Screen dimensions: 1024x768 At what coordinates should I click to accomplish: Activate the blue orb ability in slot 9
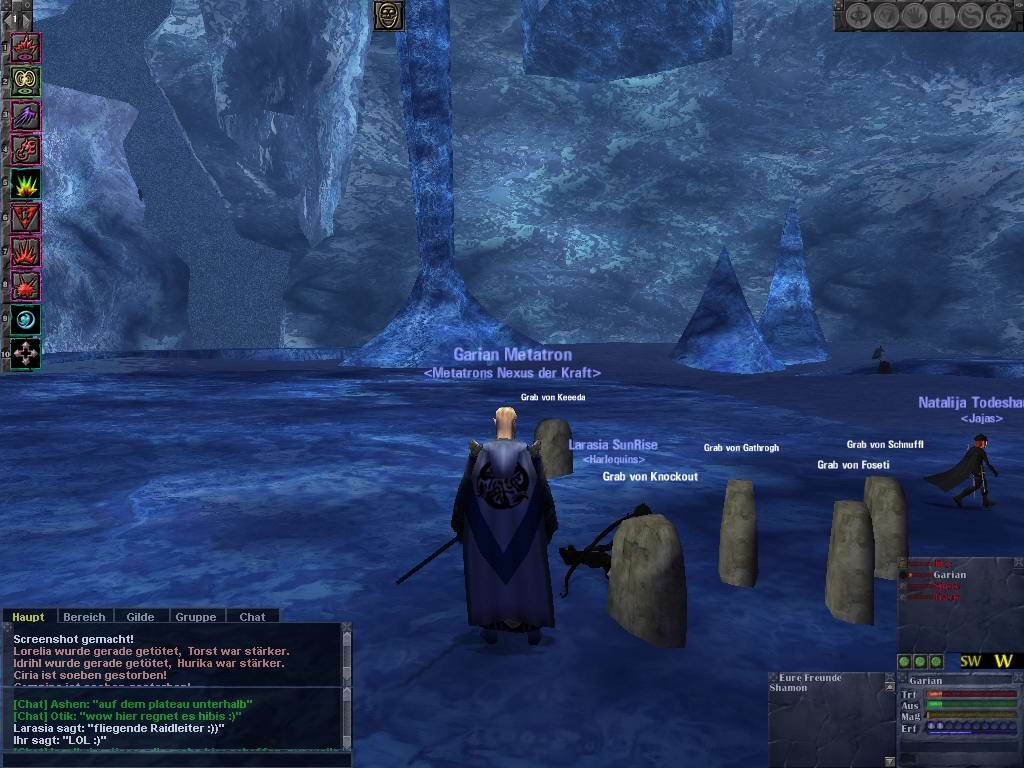pyautogui.click(x=25, y=320)
